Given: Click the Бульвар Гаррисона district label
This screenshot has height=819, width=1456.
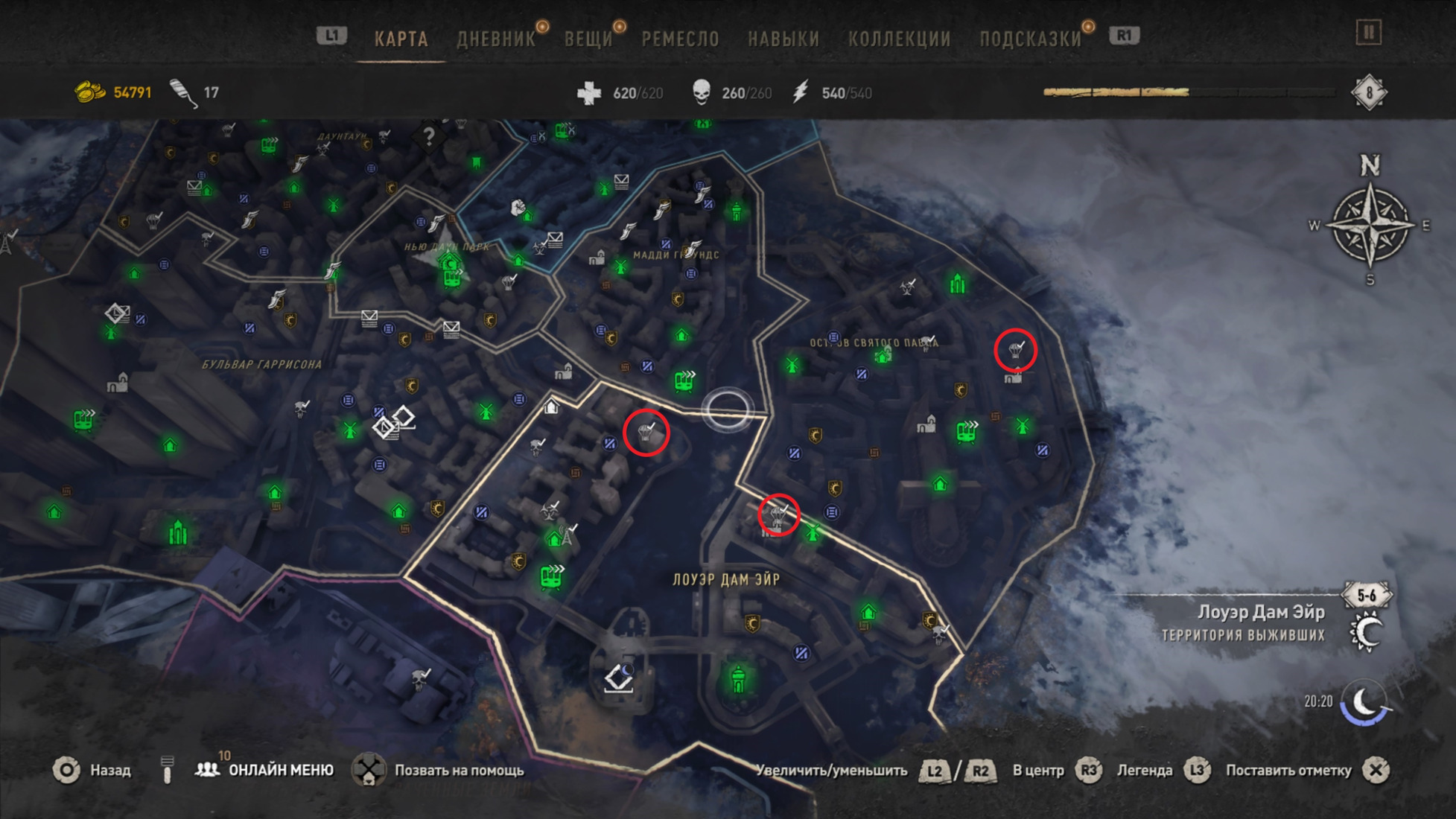Looking at the screenshot, I should pos(262,364).
